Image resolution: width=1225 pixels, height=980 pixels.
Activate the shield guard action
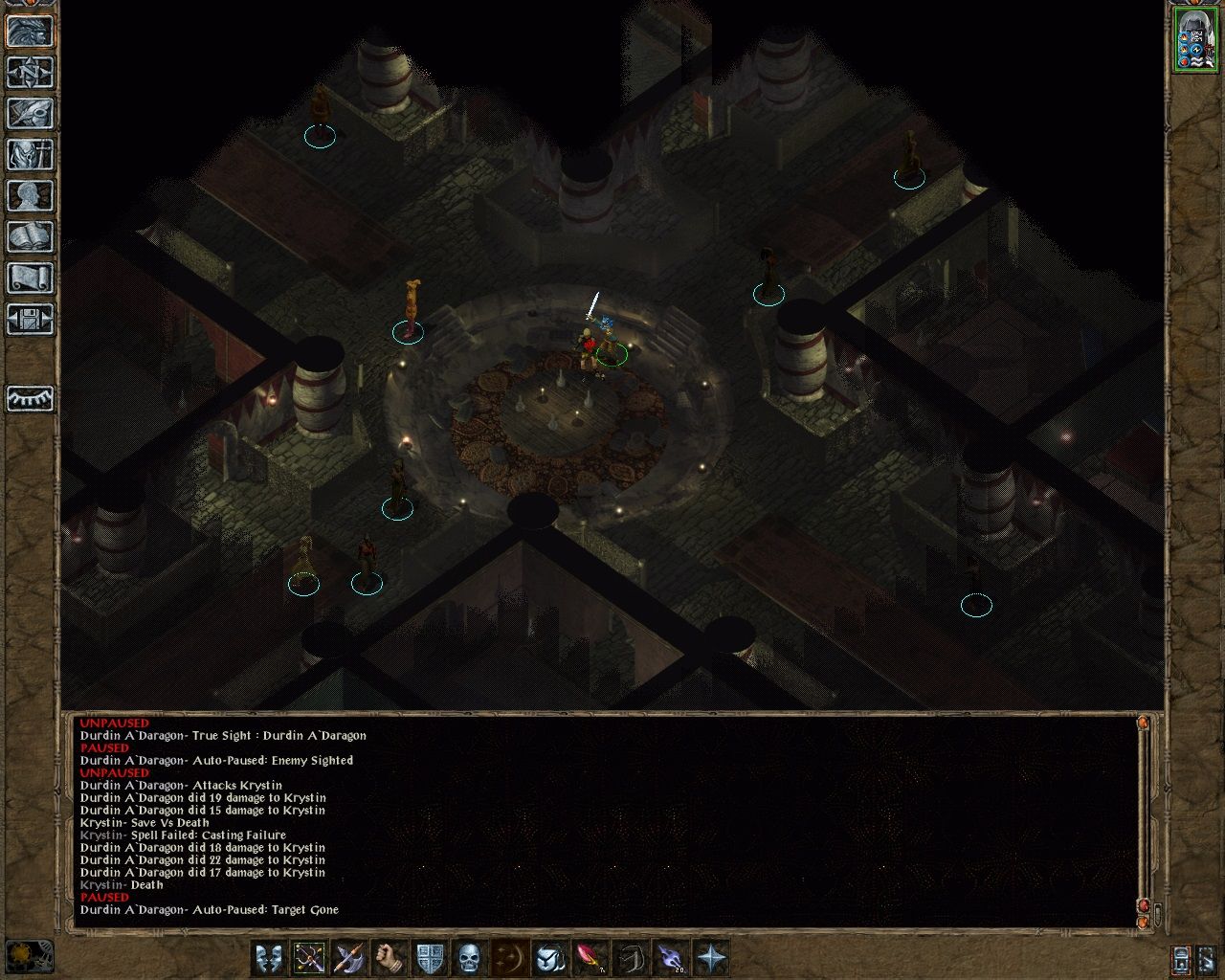click(430, 958)
